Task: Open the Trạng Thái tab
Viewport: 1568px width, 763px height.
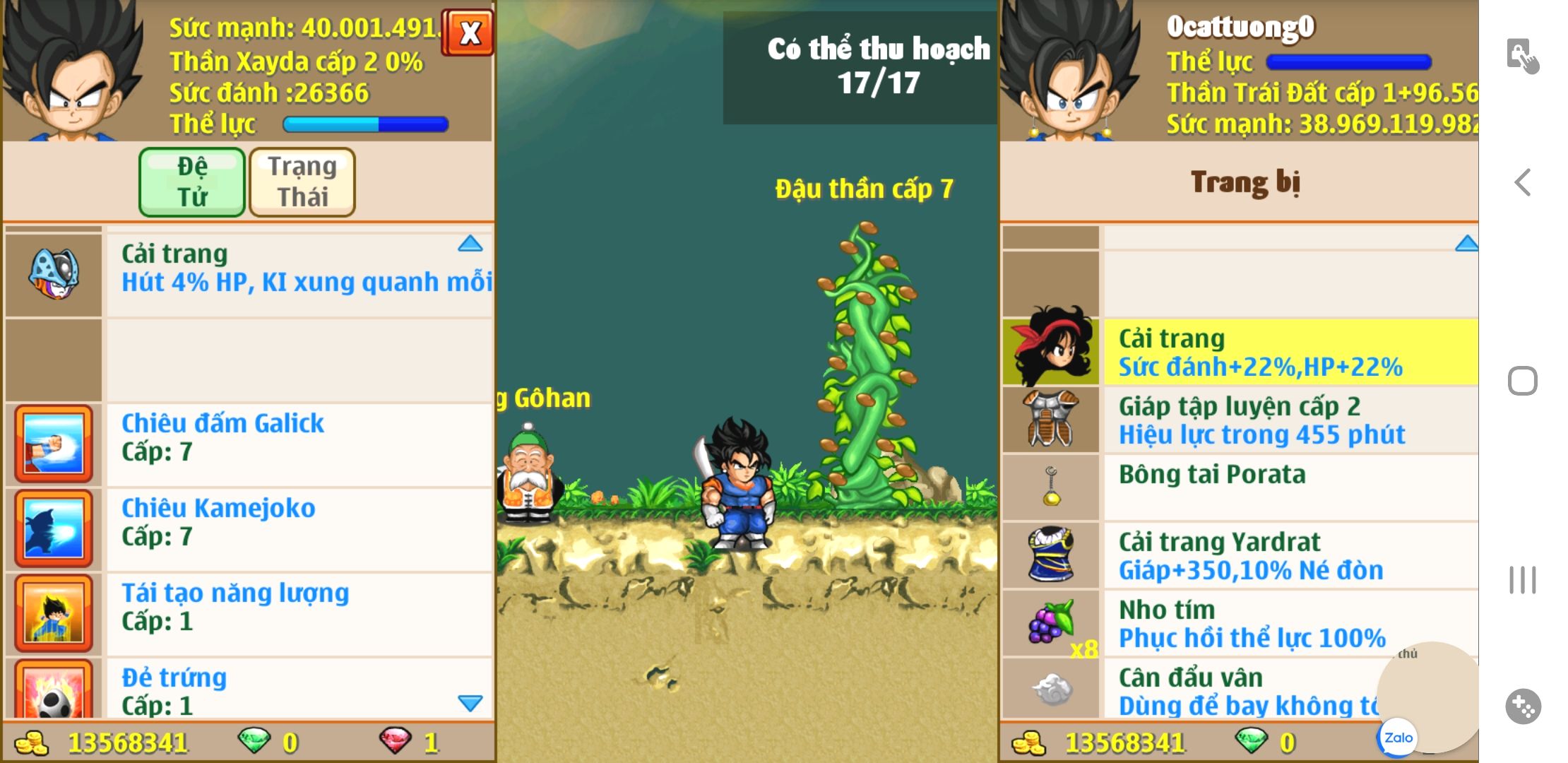Action: click(x=302, y=182)
